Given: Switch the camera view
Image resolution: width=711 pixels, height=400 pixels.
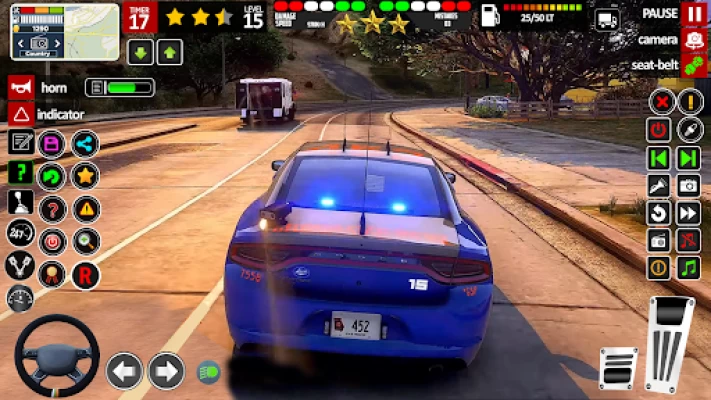Looking at the screenshot, I should click(694, 40).
